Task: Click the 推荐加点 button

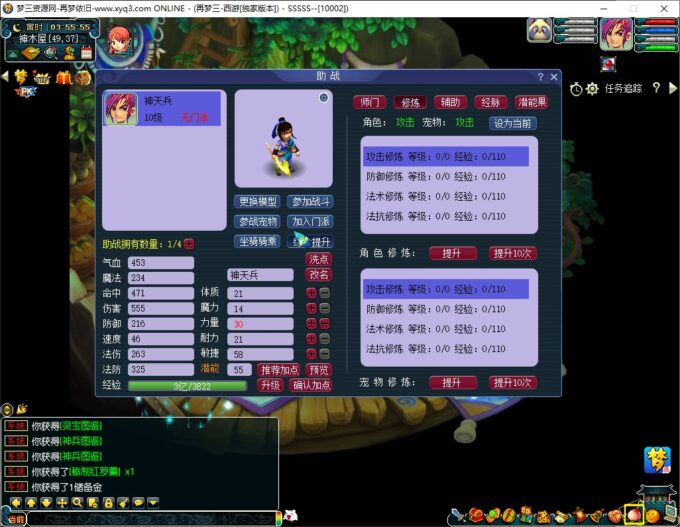Action: [x=281, y=370]
